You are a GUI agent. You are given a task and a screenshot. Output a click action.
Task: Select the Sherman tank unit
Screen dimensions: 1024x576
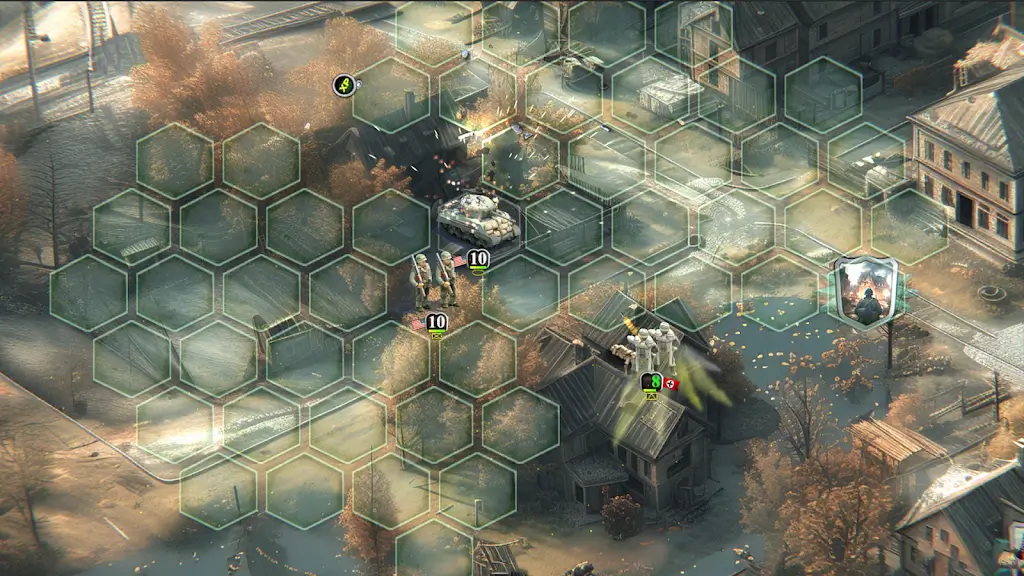[478, 218]
